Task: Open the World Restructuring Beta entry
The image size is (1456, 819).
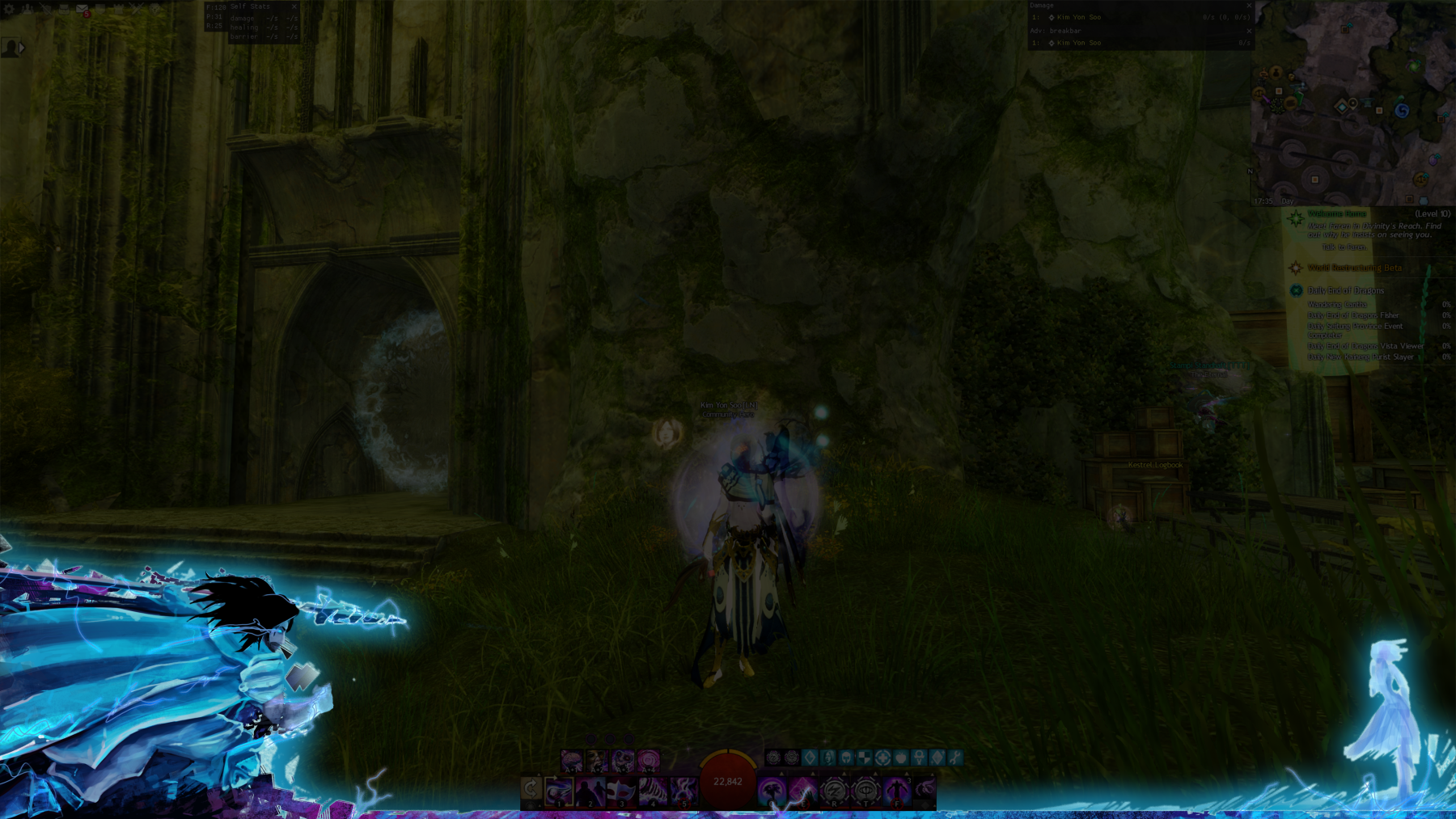Action: (1354, 268)
